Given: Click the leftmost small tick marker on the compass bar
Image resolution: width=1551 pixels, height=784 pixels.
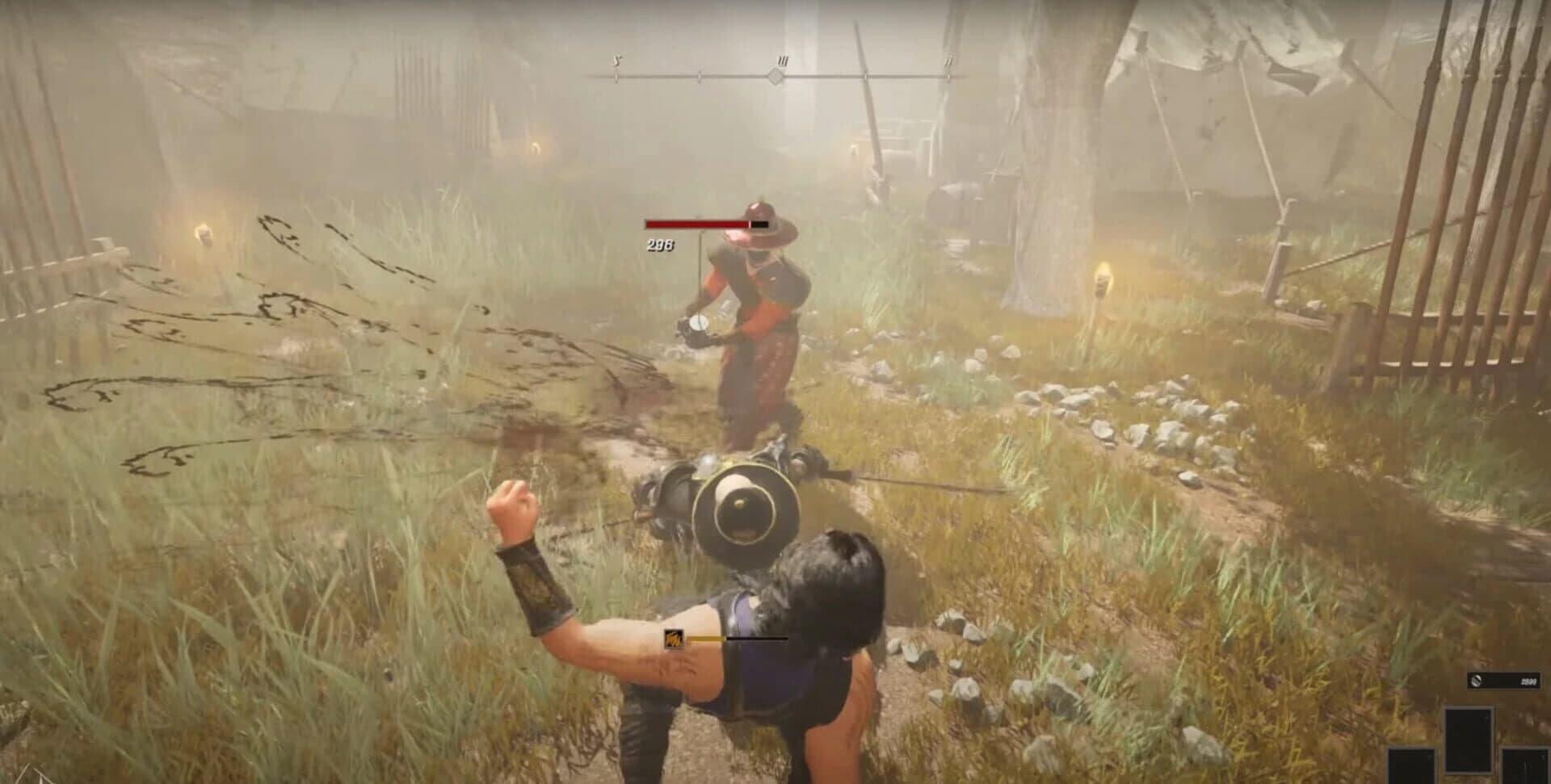Looking at the screenshot, I should (x=616, y=78).
